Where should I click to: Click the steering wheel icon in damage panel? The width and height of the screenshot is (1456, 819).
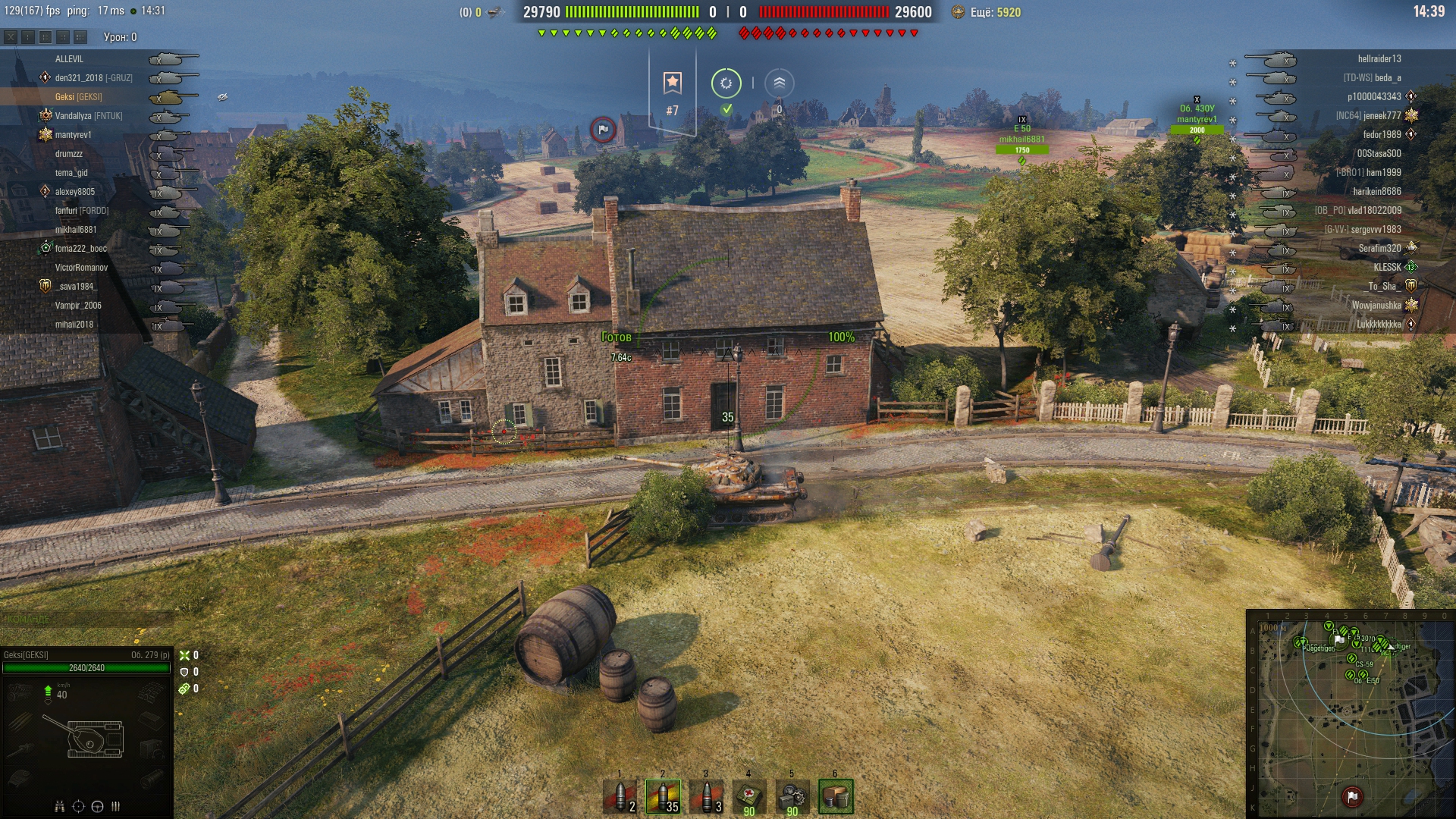[x=97, y=806]
